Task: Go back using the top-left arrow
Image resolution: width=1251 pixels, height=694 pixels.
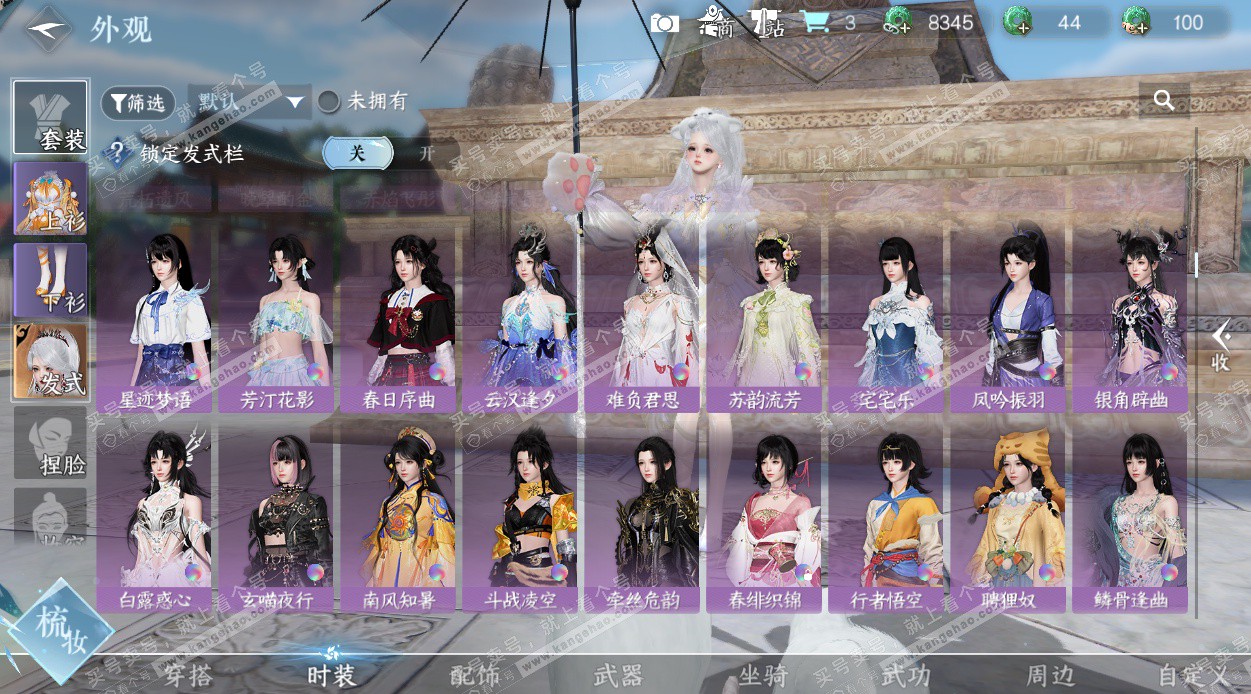Action: (47, 28)
